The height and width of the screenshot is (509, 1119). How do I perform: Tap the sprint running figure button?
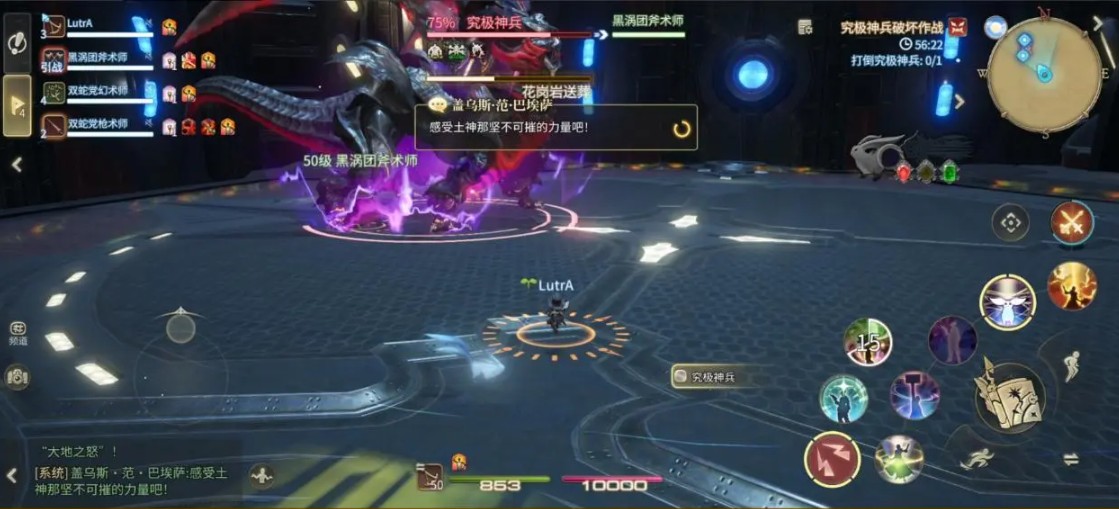(x=977, y=459)
